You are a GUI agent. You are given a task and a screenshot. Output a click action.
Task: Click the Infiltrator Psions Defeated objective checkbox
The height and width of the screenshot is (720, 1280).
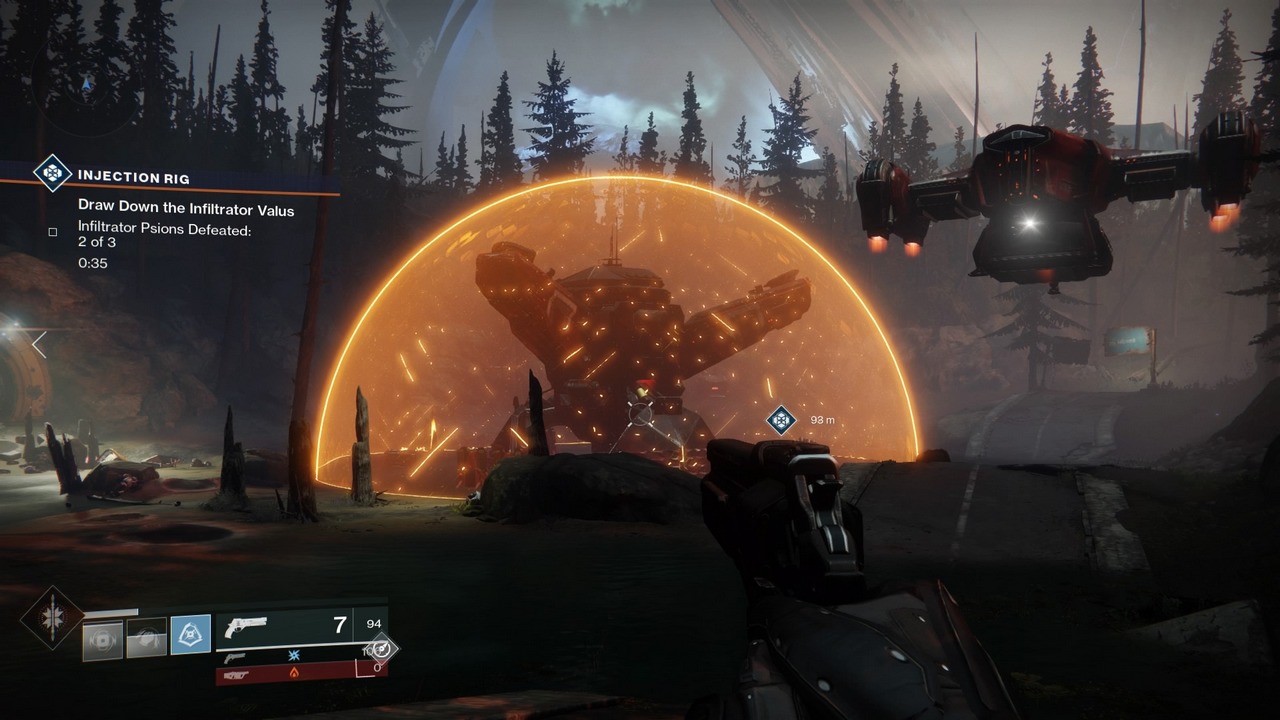click(53, 232)
